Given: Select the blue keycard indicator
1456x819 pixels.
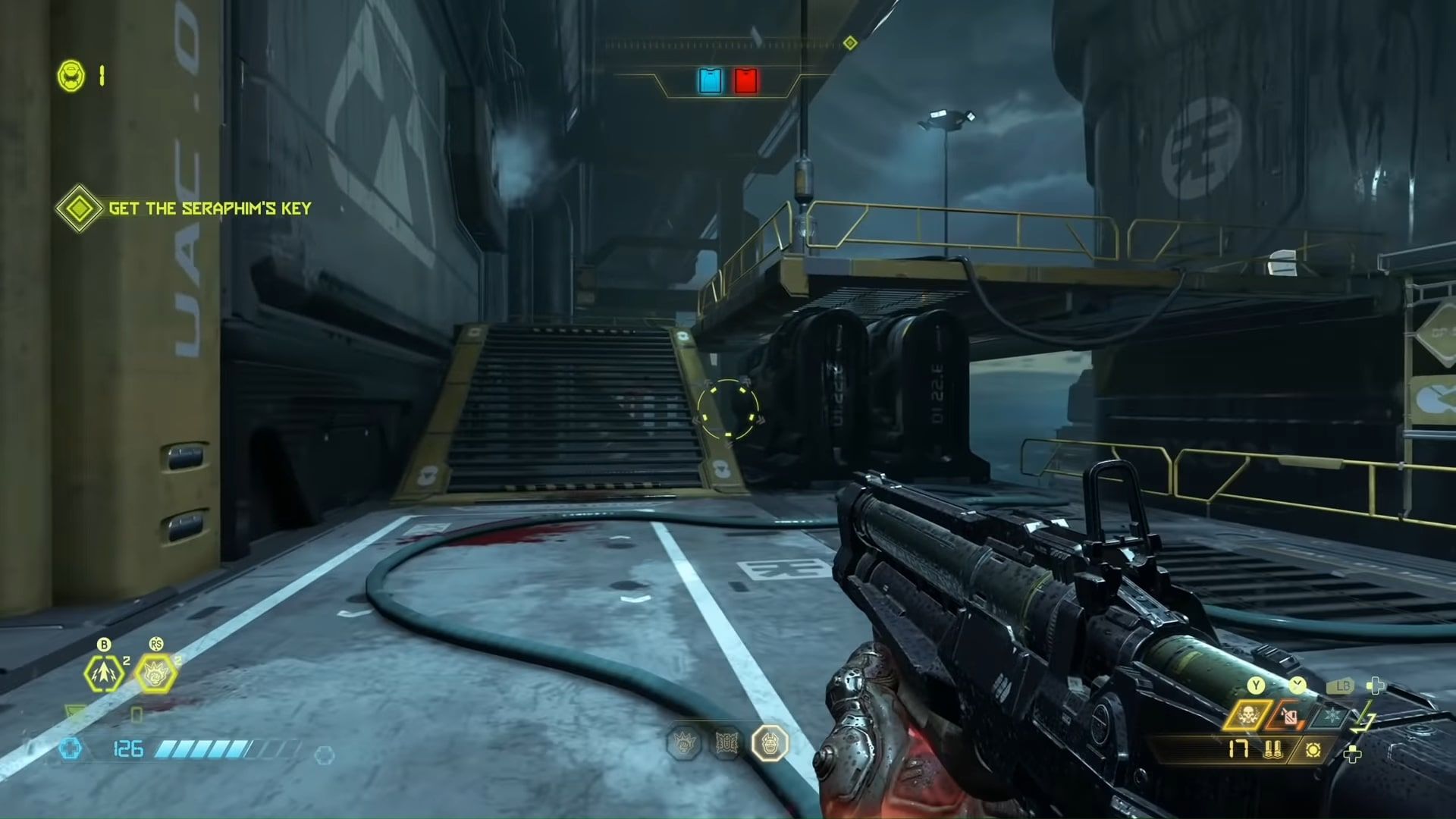Looking at the screenshot, I should 711,81.
